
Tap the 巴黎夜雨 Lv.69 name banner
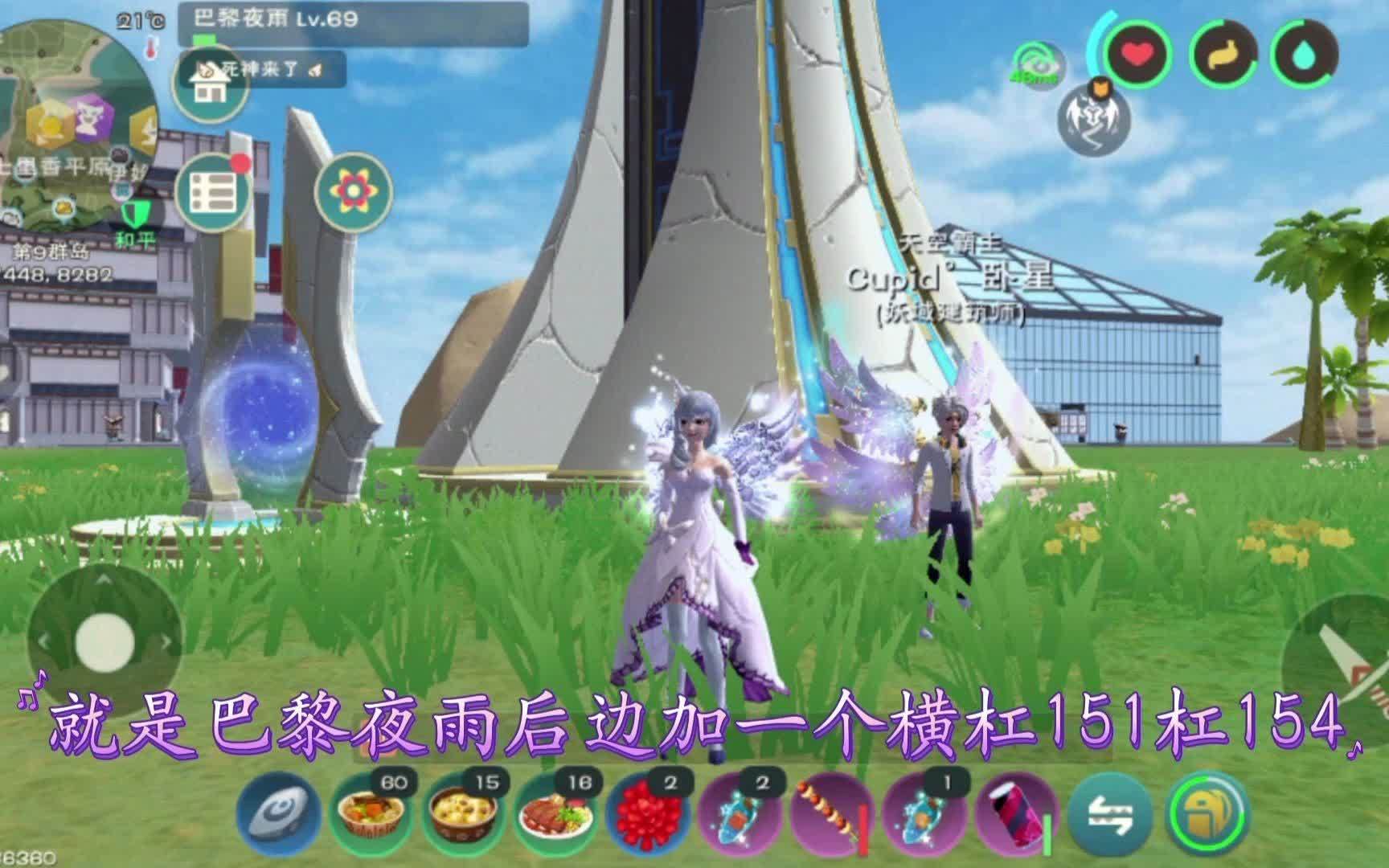pos(273,18)
